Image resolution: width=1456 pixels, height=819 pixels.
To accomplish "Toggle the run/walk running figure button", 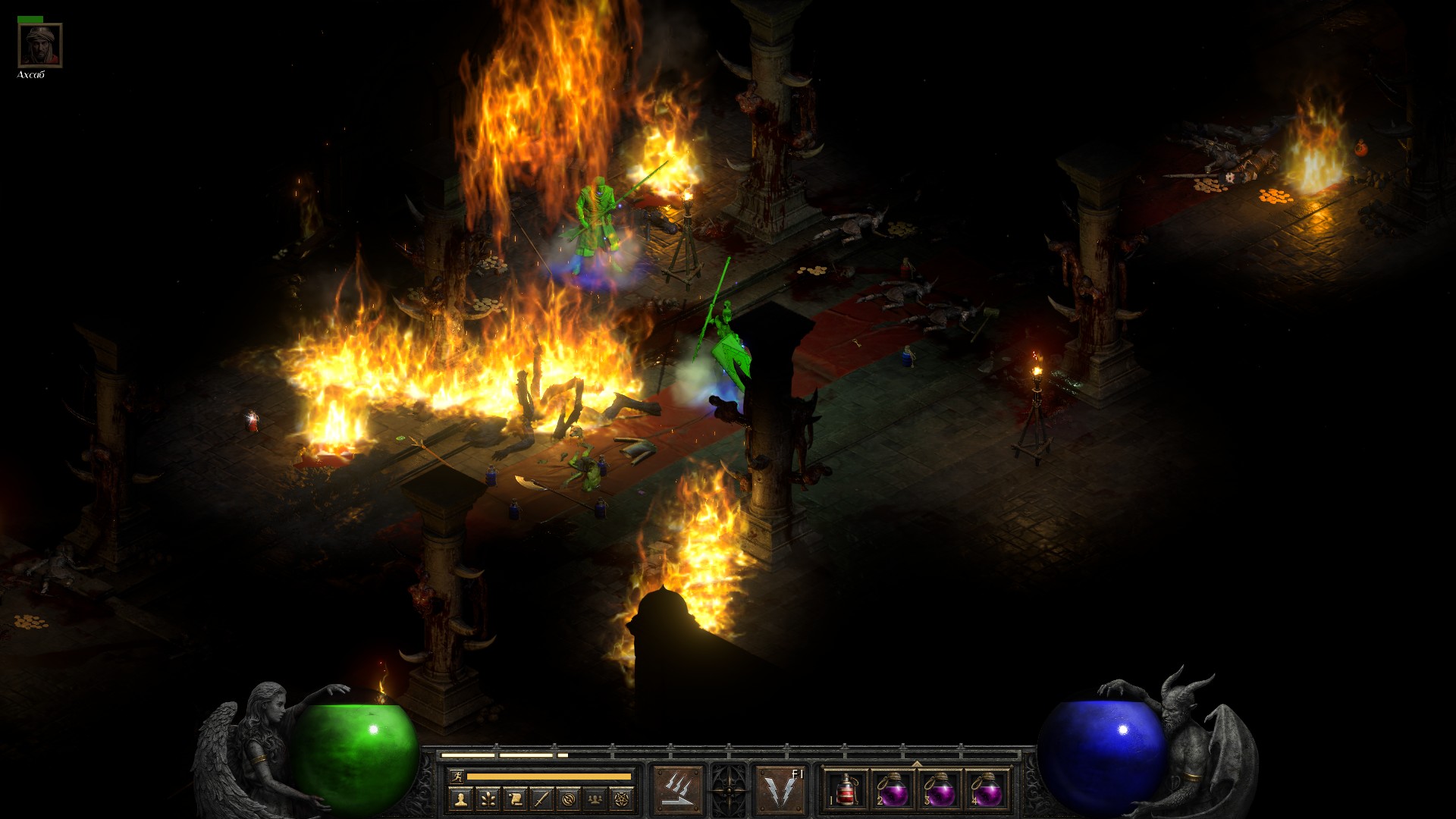I will (455, 776).
